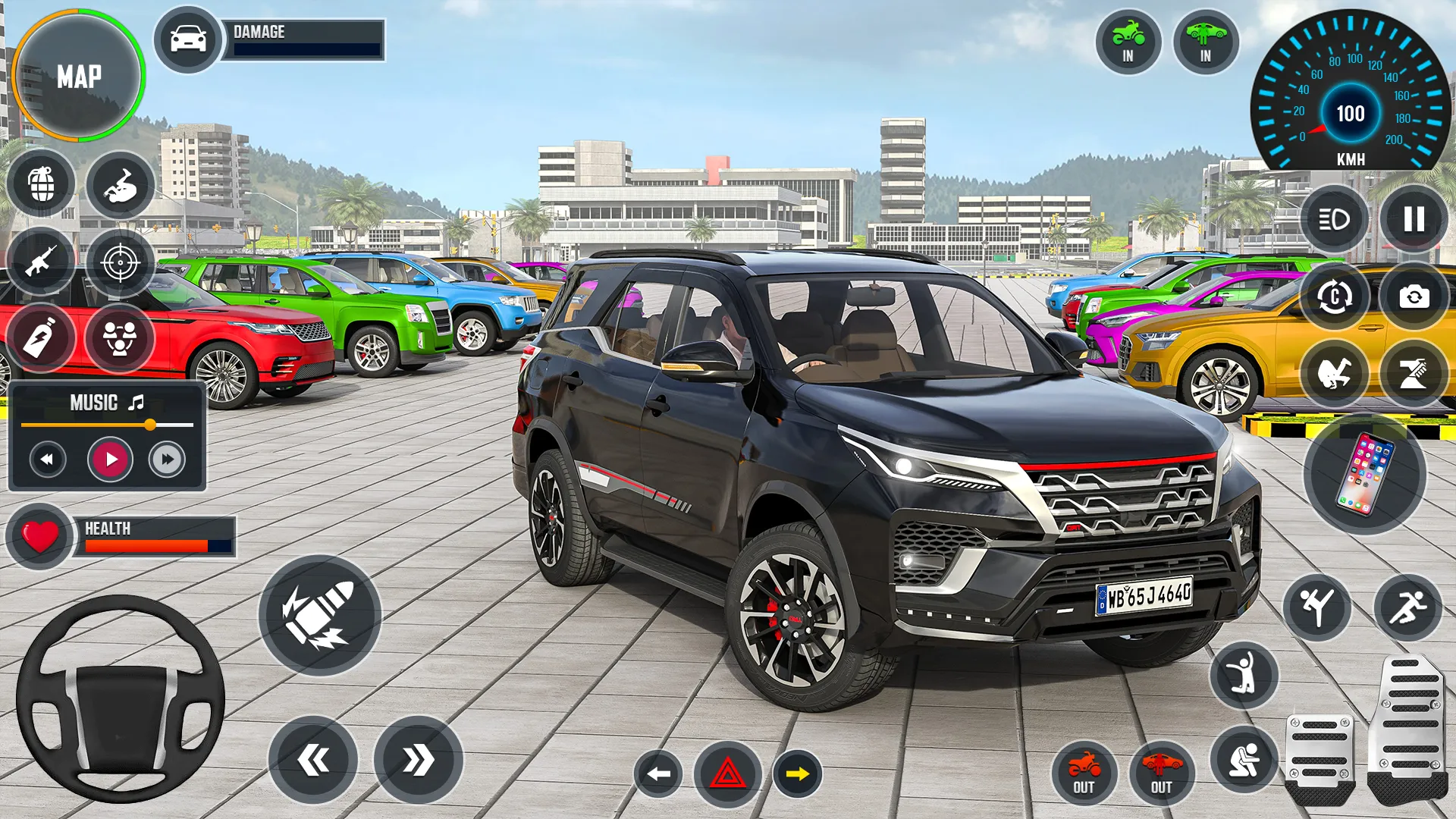Signal right with the yellow arrow
The image size is (1456, 819).
coord(797,774)
